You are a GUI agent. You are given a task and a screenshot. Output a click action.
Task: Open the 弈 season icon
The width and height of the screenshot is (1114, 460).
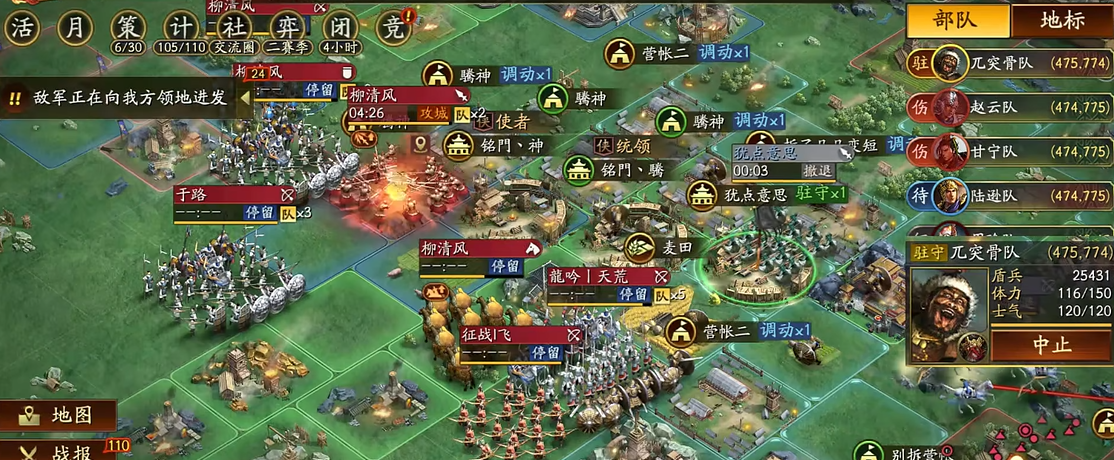click(287, 28)
